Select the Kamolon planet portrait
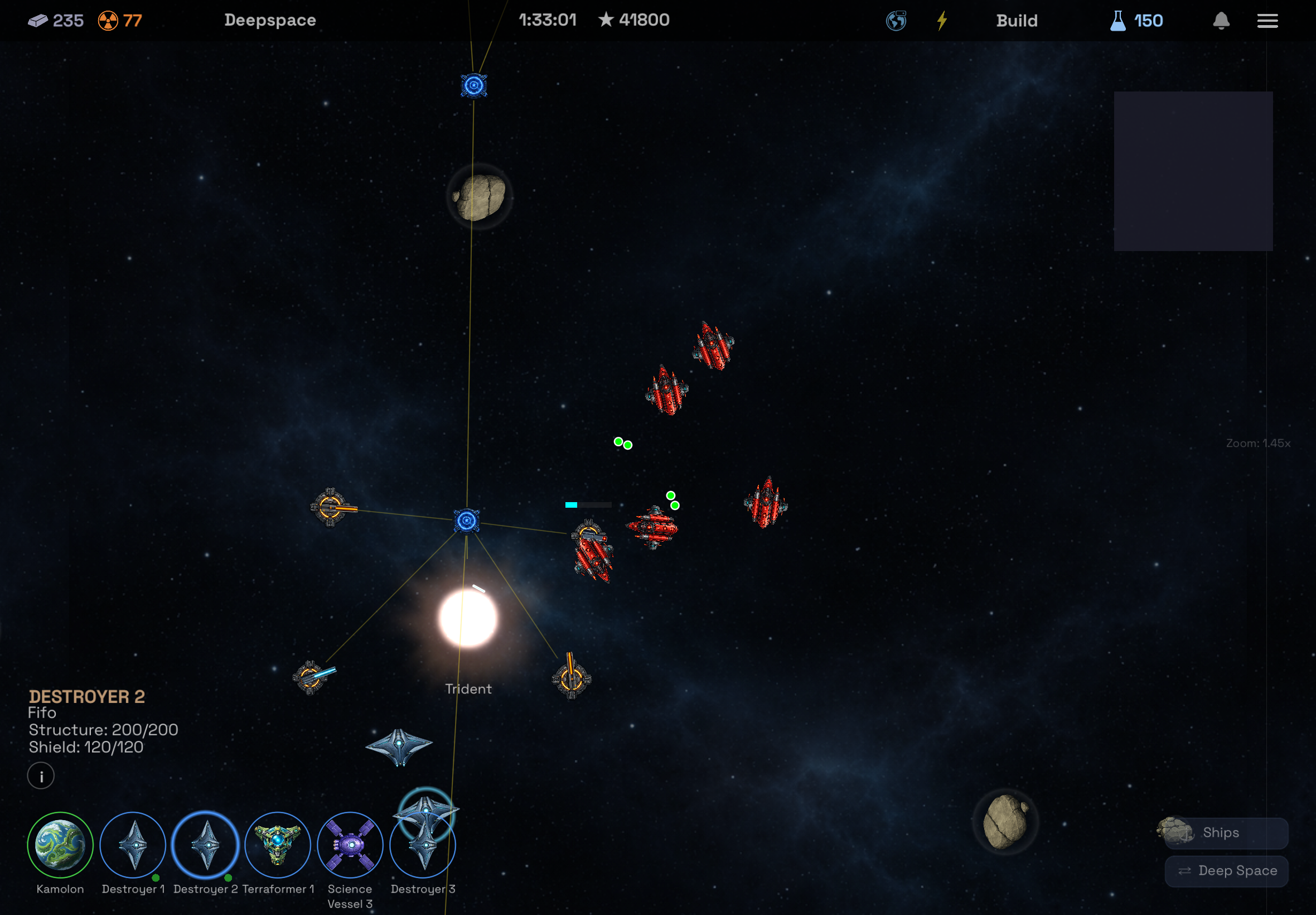Viewport: 1316px width, 915px height. click(x=61, y=844)
